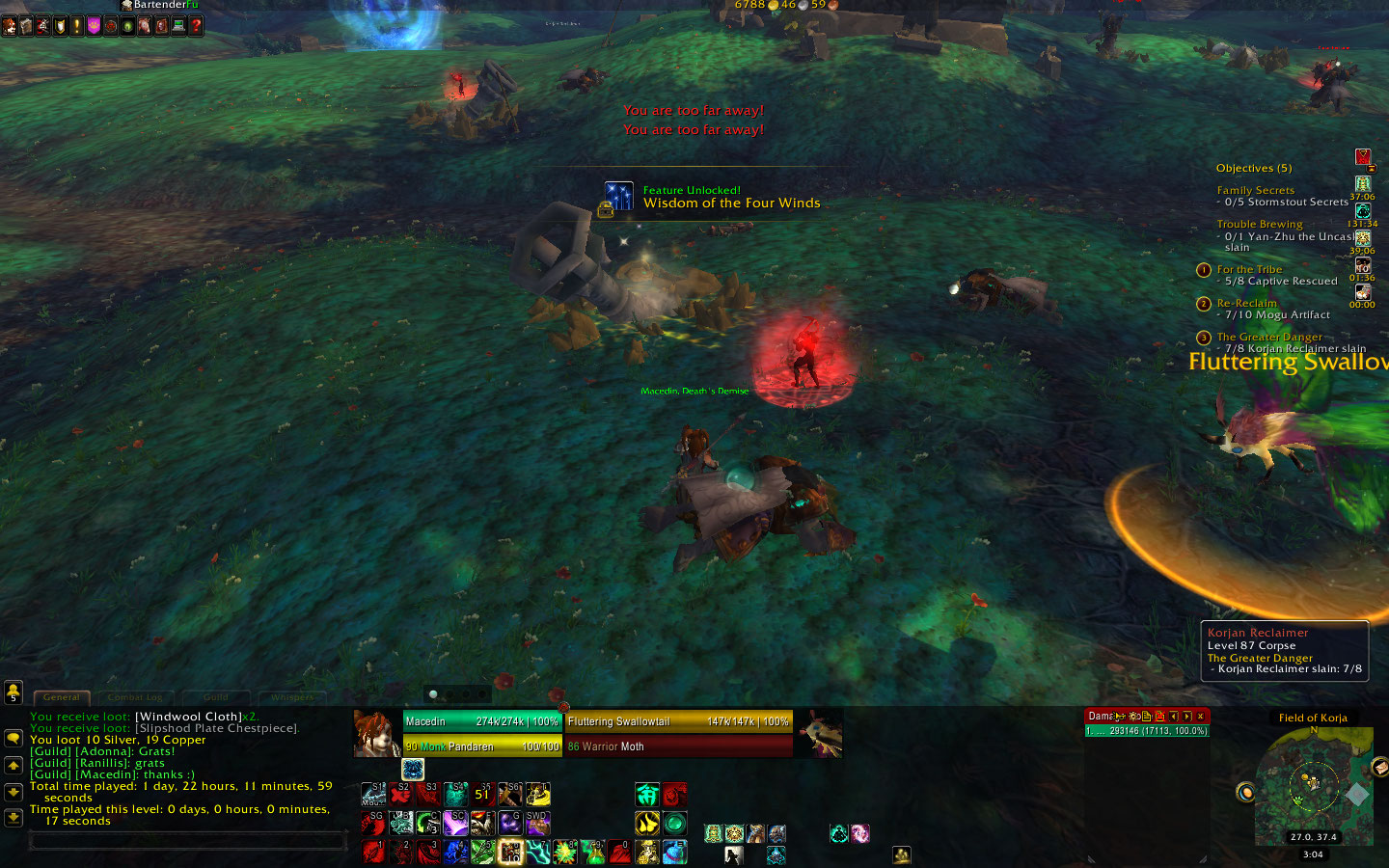
Task: Click the yellow exclamation mark quest log icon
Action: [76, 26]
